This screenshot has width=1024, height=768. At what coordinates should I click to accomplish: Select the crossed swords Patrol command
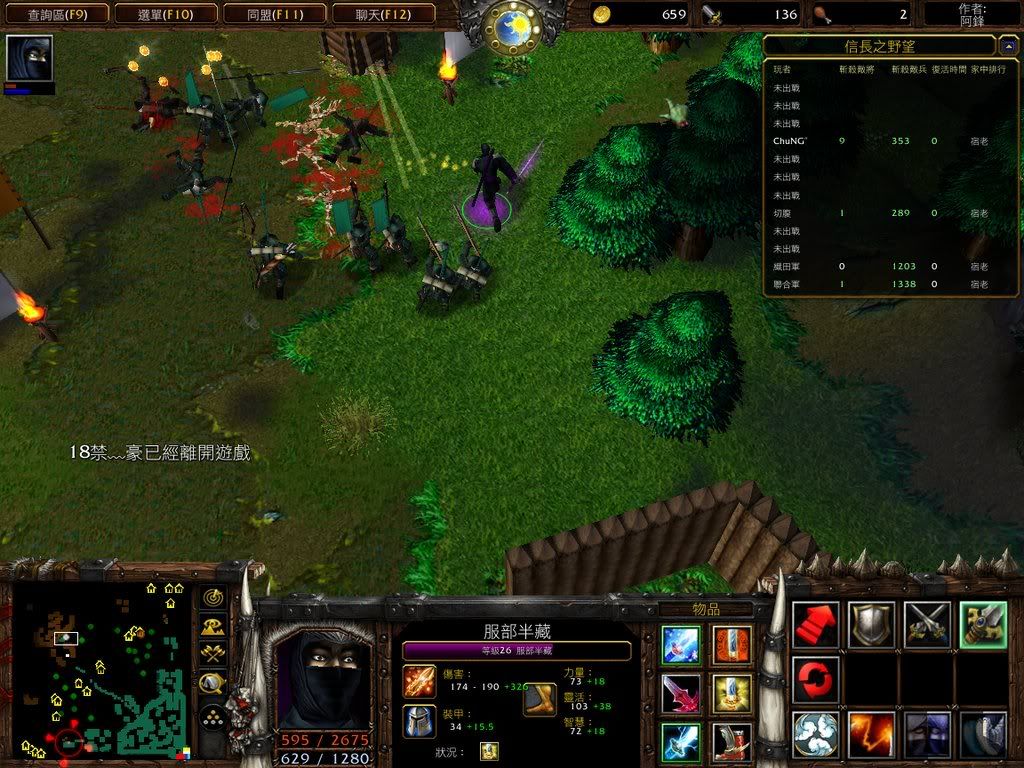click(x=927, y=625)
